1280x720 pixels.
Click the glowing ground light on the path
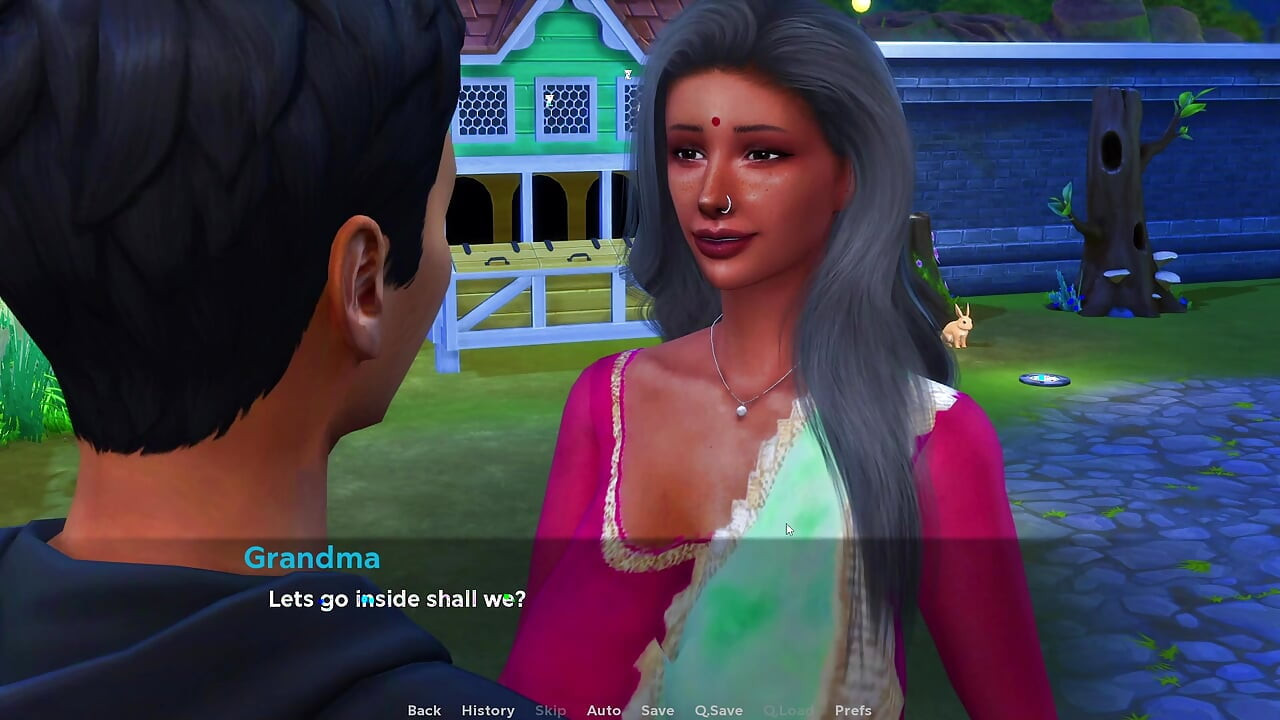pos(1043,378)
